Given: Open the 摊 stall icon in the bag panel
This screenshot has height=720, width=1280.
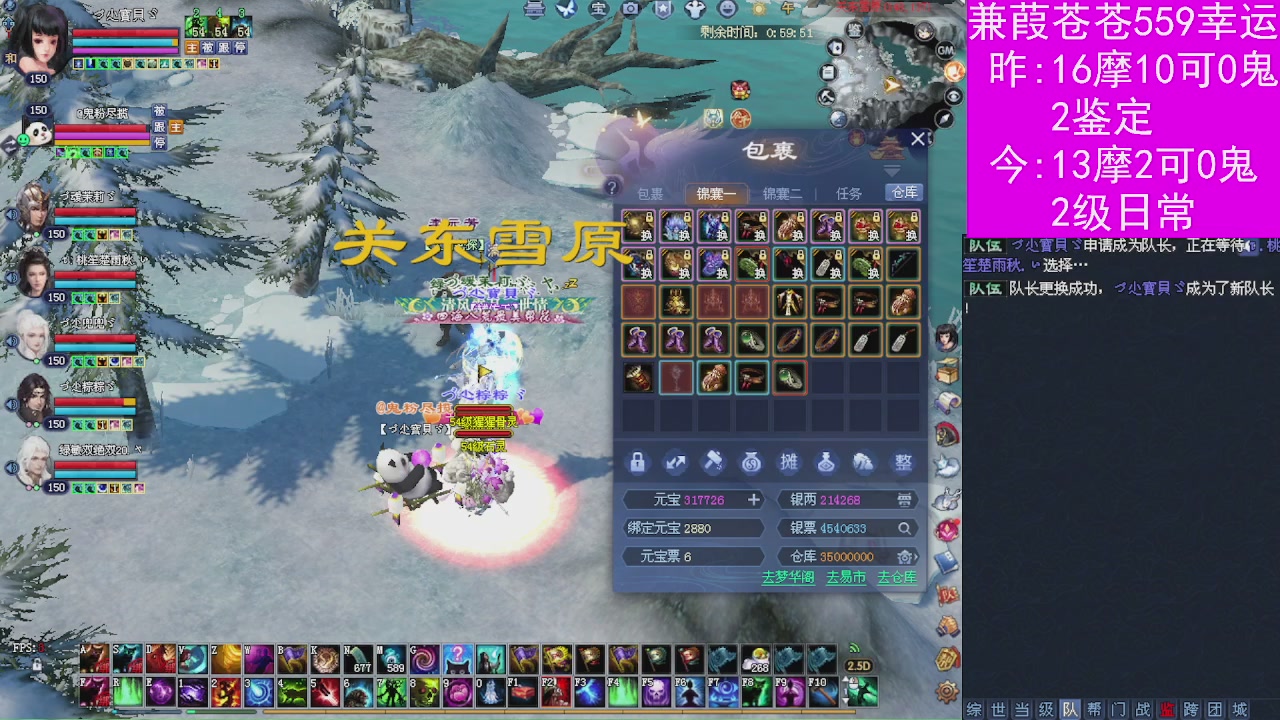Looking at the screenshot, I should (x=789, y=462).
